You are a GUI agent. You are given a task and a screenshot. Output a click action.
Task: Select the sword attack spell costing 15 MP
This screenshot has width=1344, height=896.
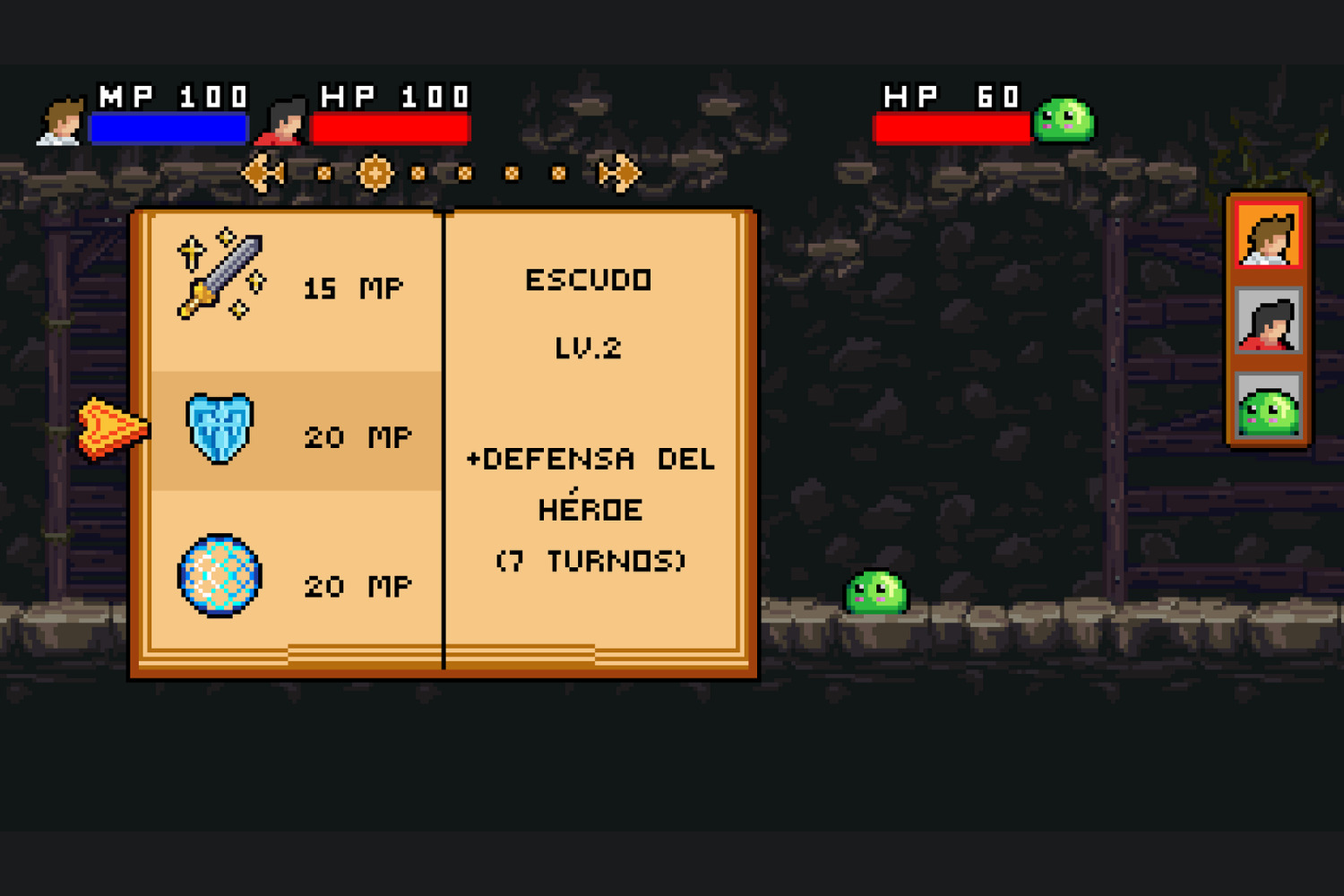click(287, 287)
